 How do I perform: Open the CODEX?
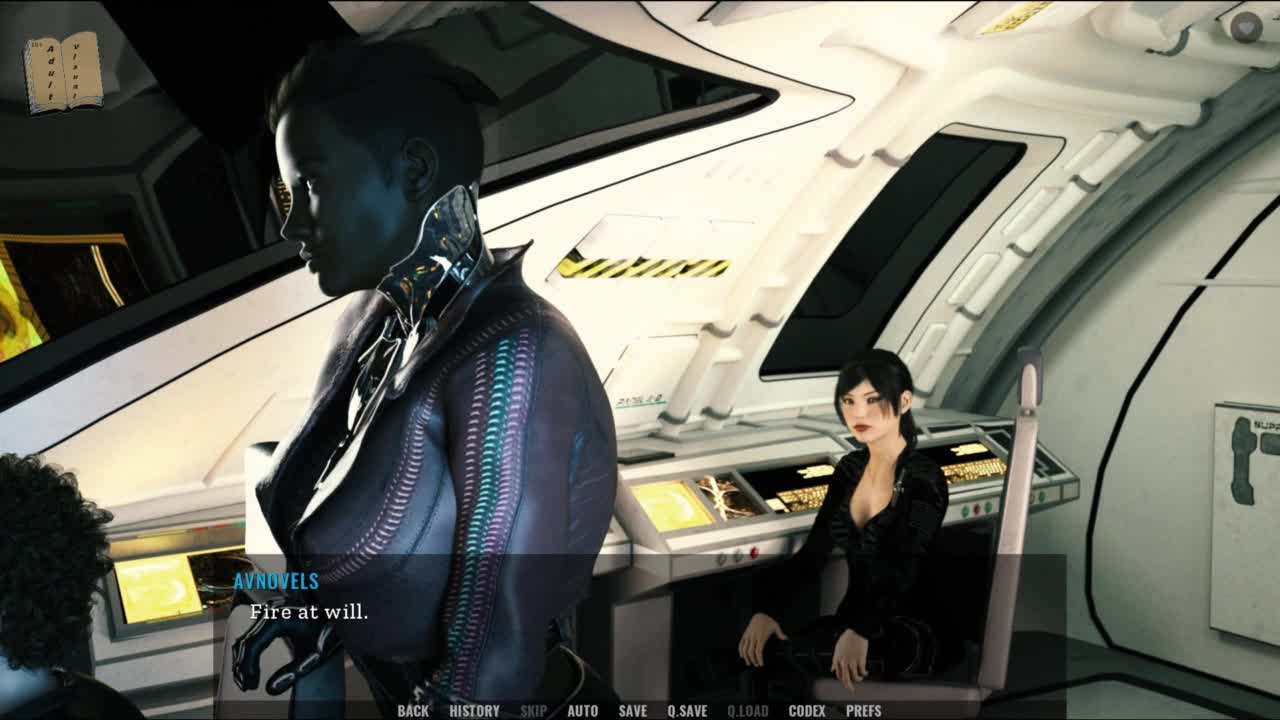(x=806, y=711)
